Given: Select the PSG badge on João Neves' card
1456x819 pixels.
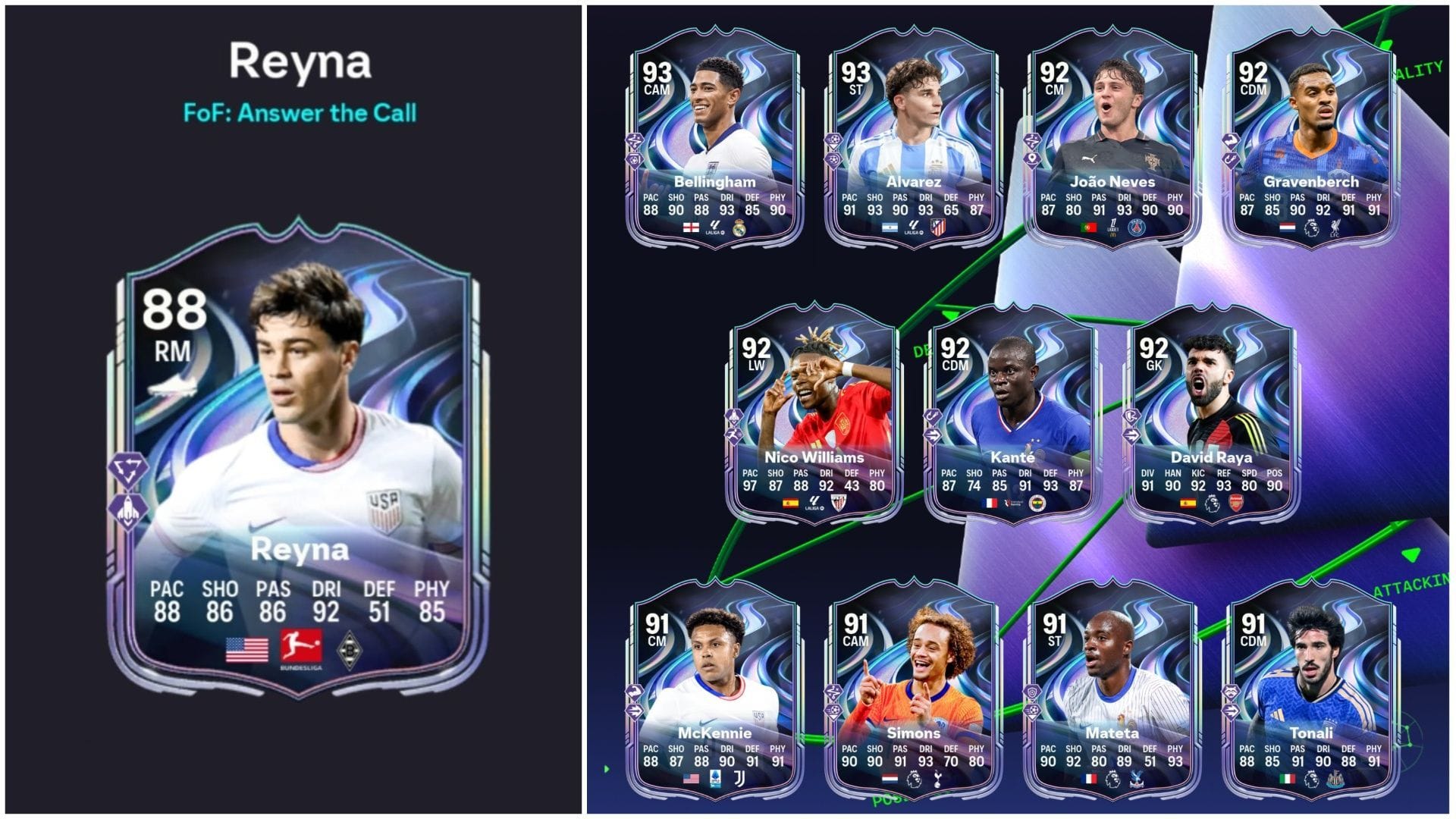Looking at the screenshot, I should click(x=1137, y=227).
